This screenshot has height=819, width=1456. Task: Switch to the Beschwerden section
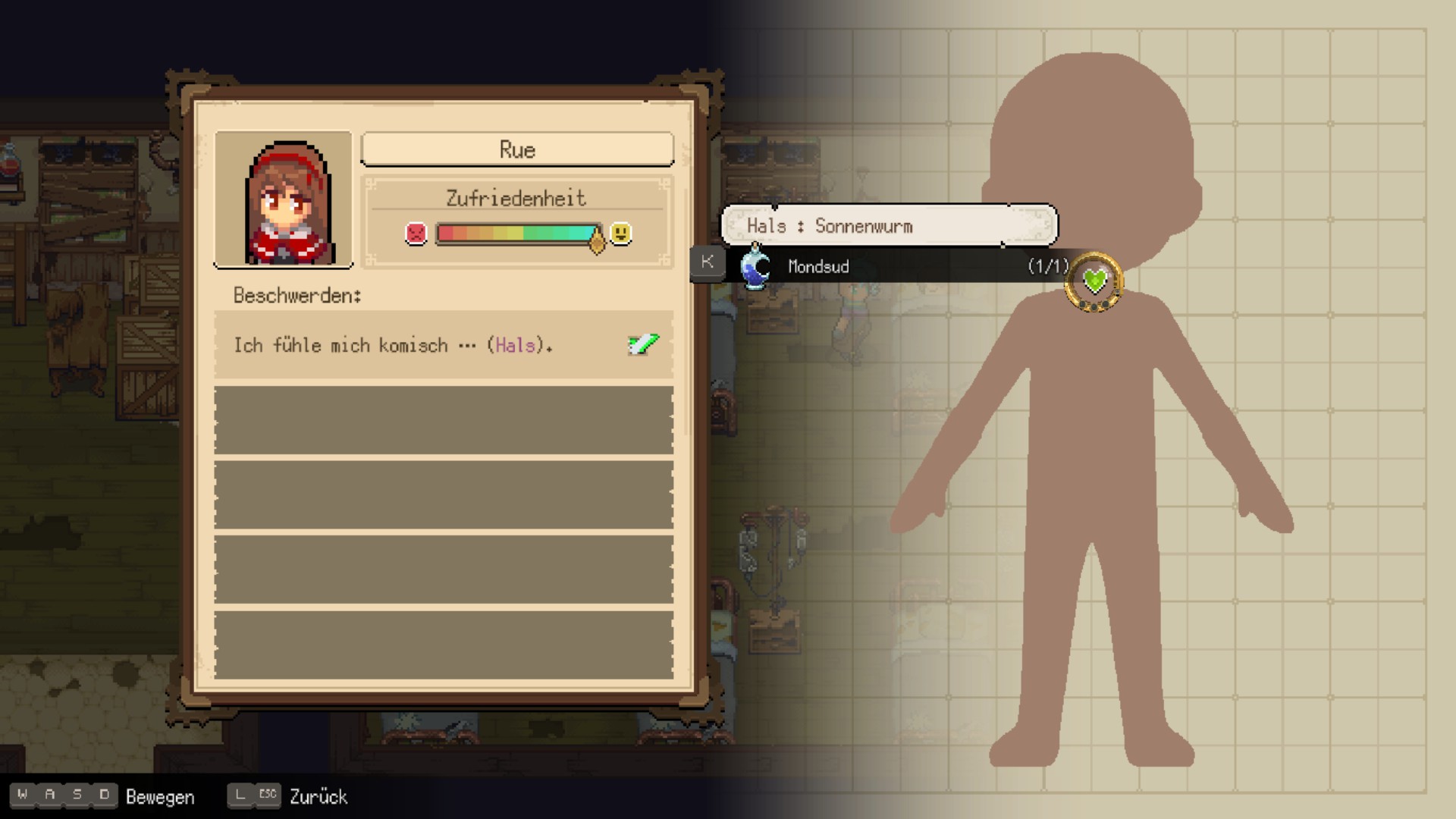(296, 296)
